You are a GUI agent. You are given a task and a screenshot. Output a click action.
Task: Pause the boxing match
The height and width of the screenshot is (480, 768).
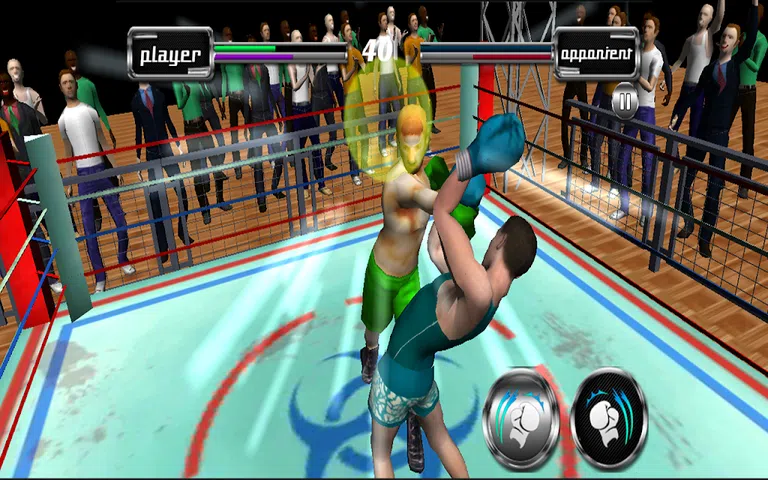[625, 100]
